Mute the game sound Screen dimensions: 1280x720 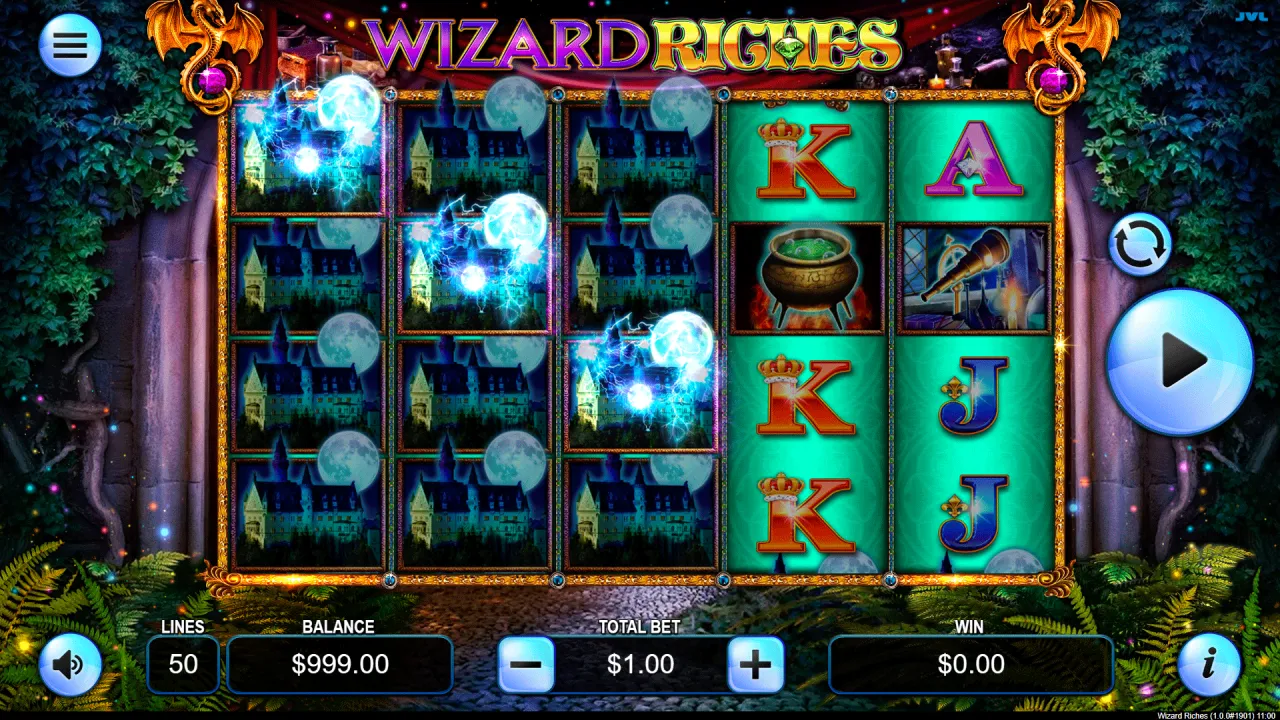point(70,664)
